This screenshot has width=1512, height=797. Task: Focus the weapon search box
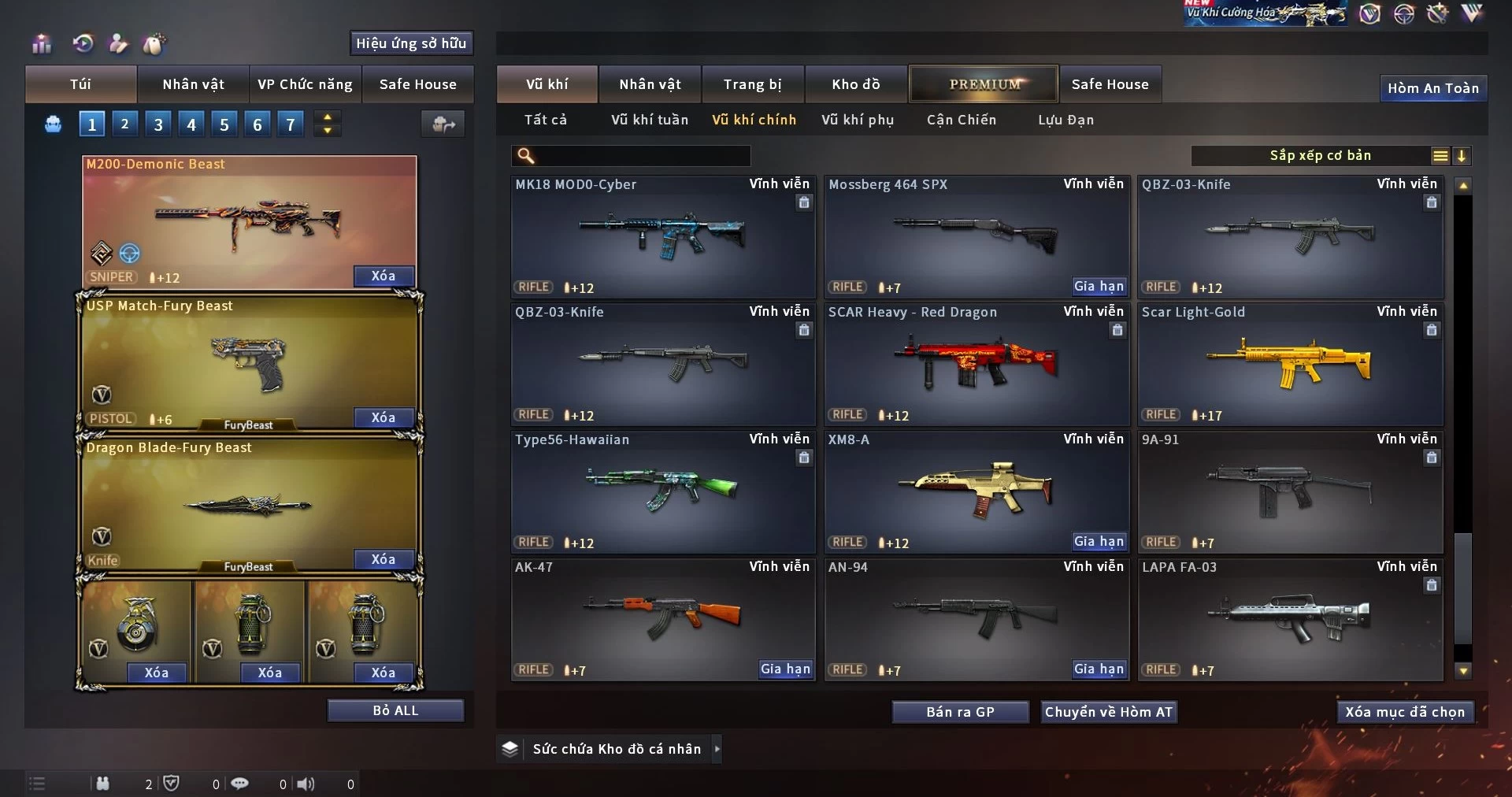639,156
